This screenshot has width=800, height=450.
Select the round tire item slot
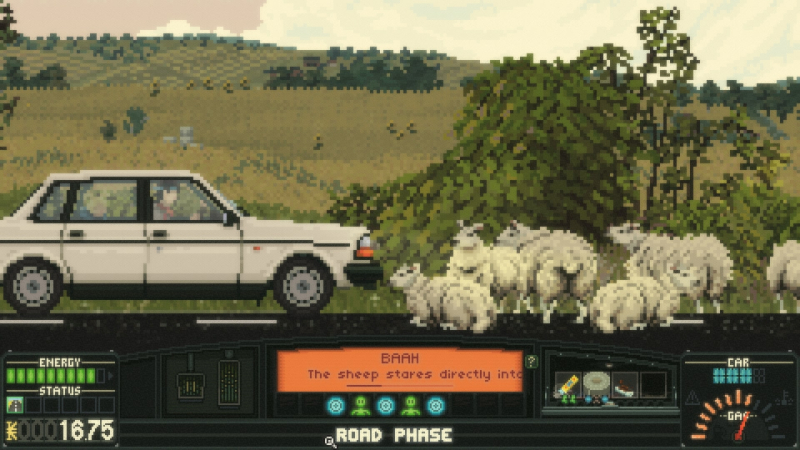(596, 383)
